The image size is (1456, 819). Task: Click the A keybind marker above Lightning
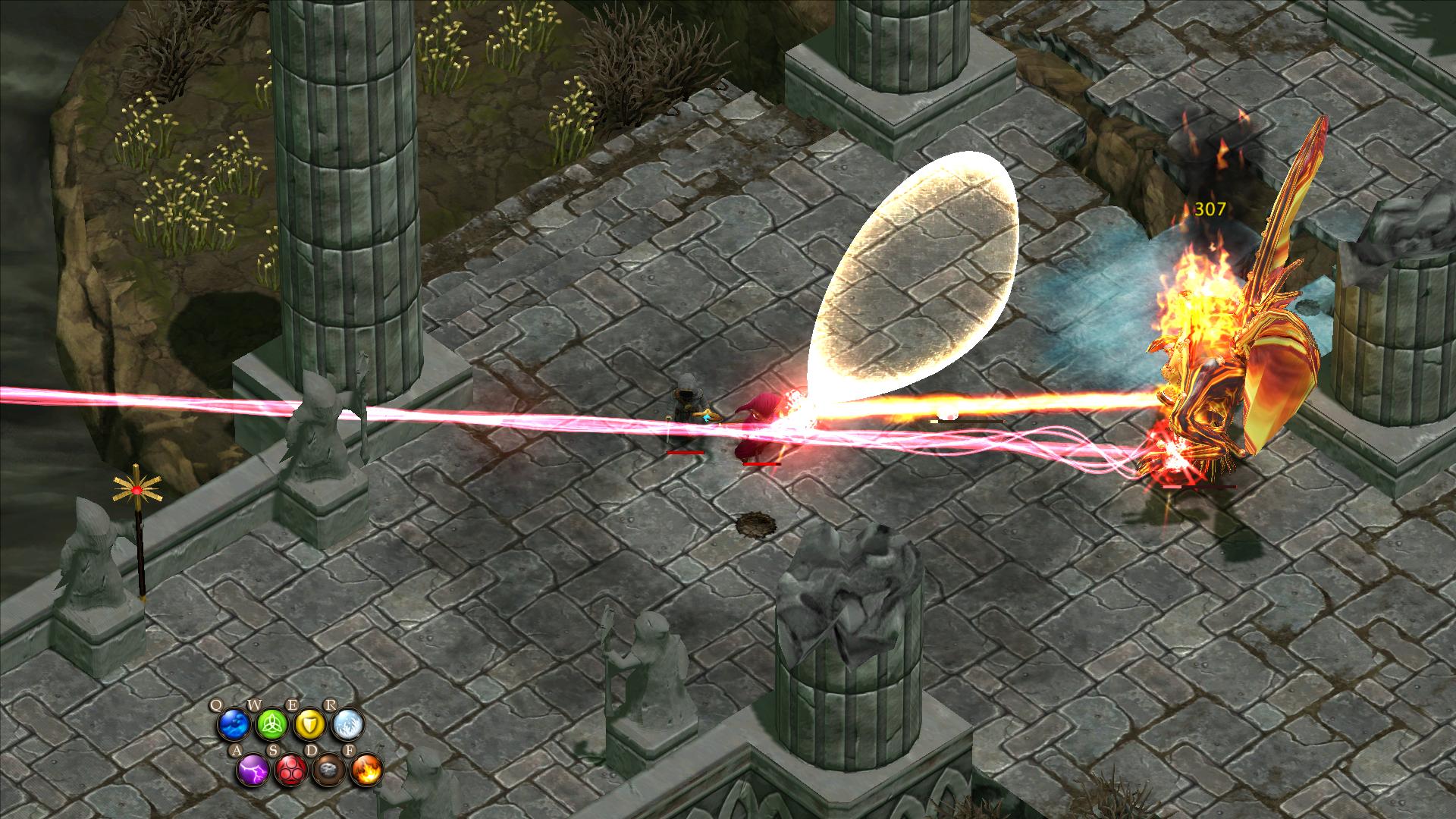pos(237,750)
